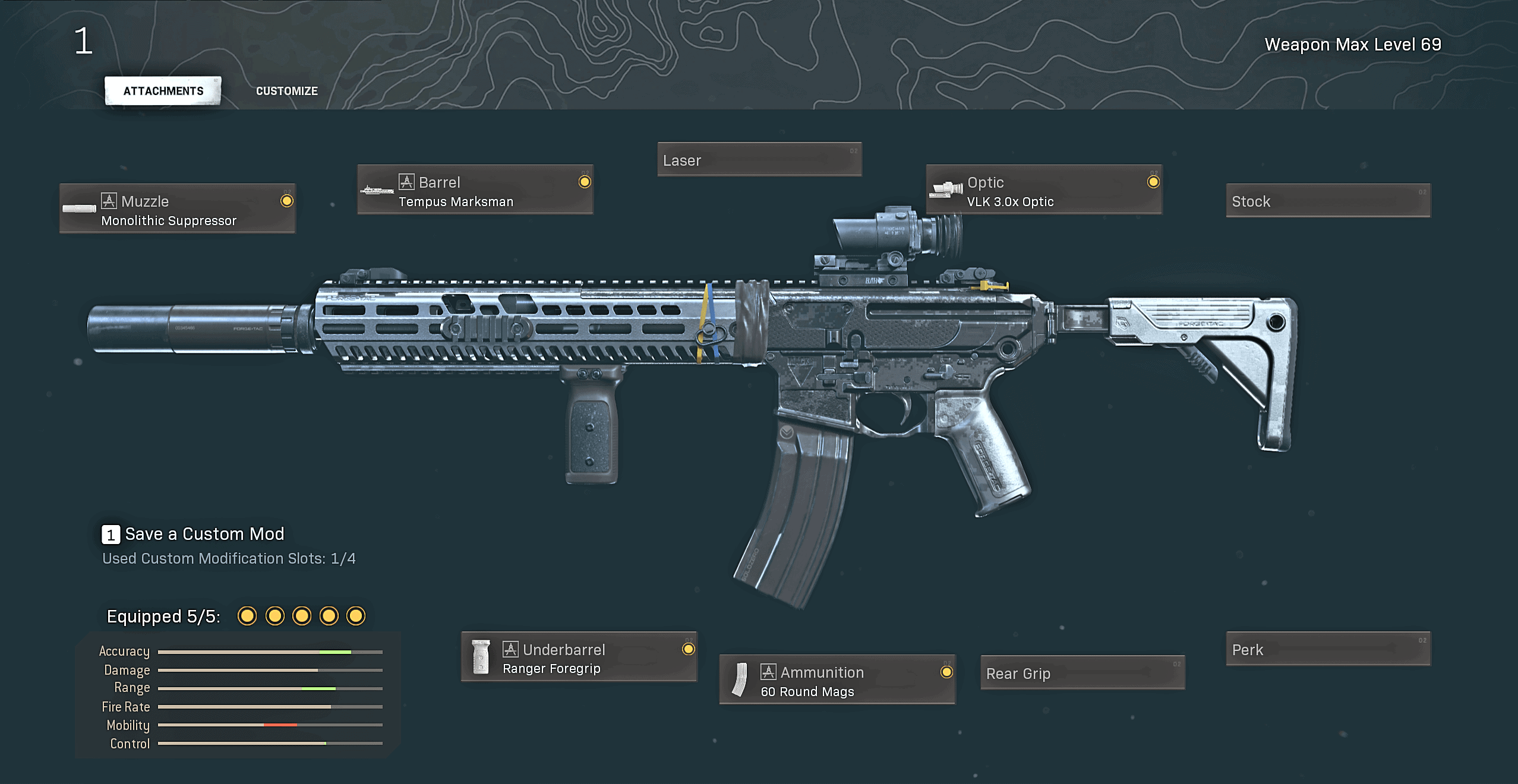Click the blueprint 'A' badge on the Barrel slot
This screenshot has height=784, width=1518.
tap(406, 182)
